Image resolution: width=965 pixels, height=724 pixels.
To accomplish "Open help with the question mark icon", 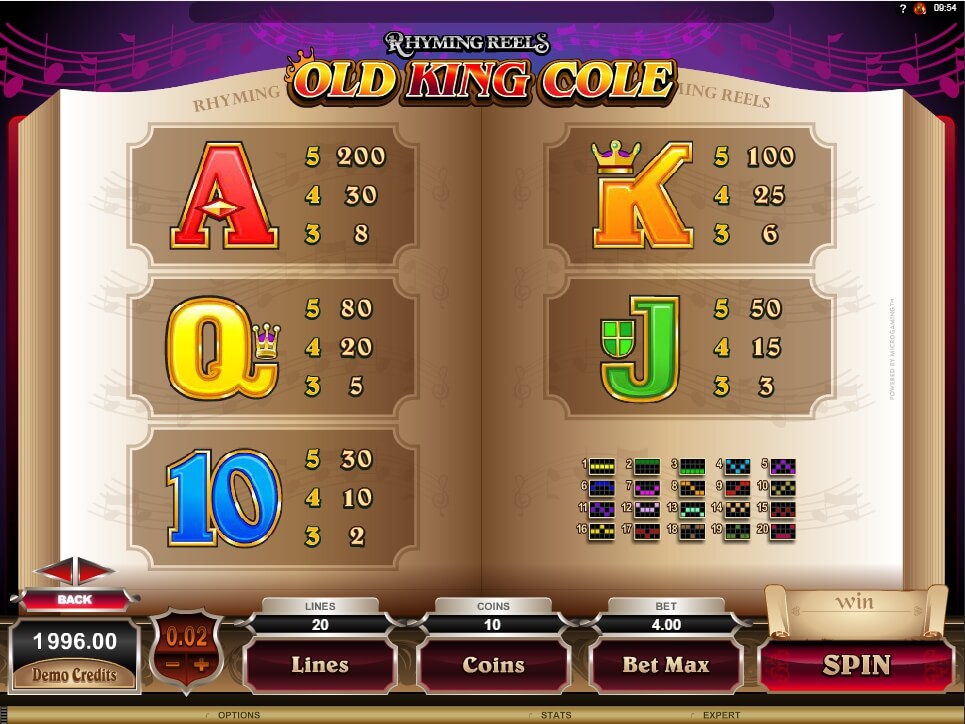I will [x=903, y=8].
